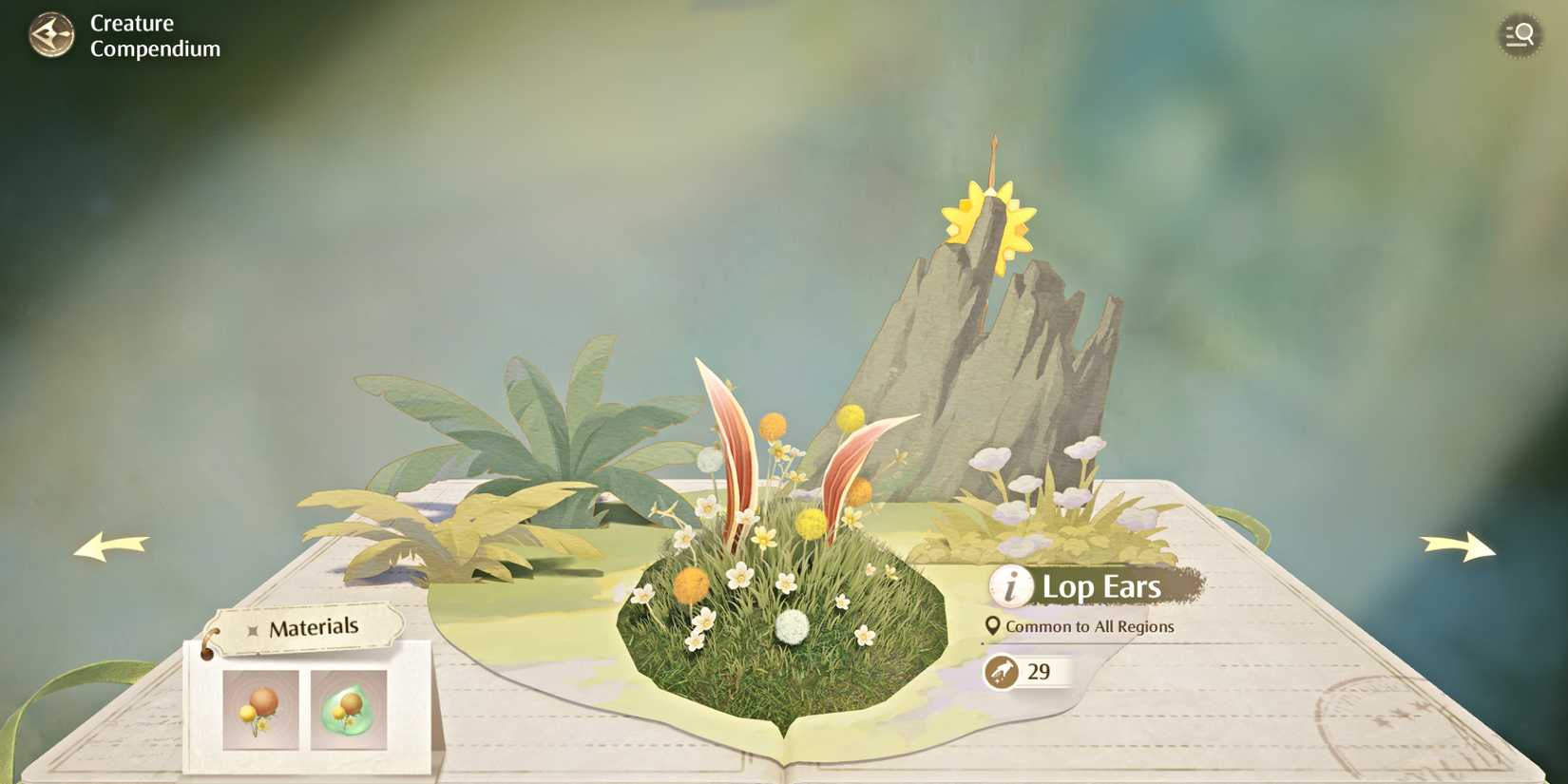Go to the previous page via the left arrow
1568x784 pixels.
point(109,546)
